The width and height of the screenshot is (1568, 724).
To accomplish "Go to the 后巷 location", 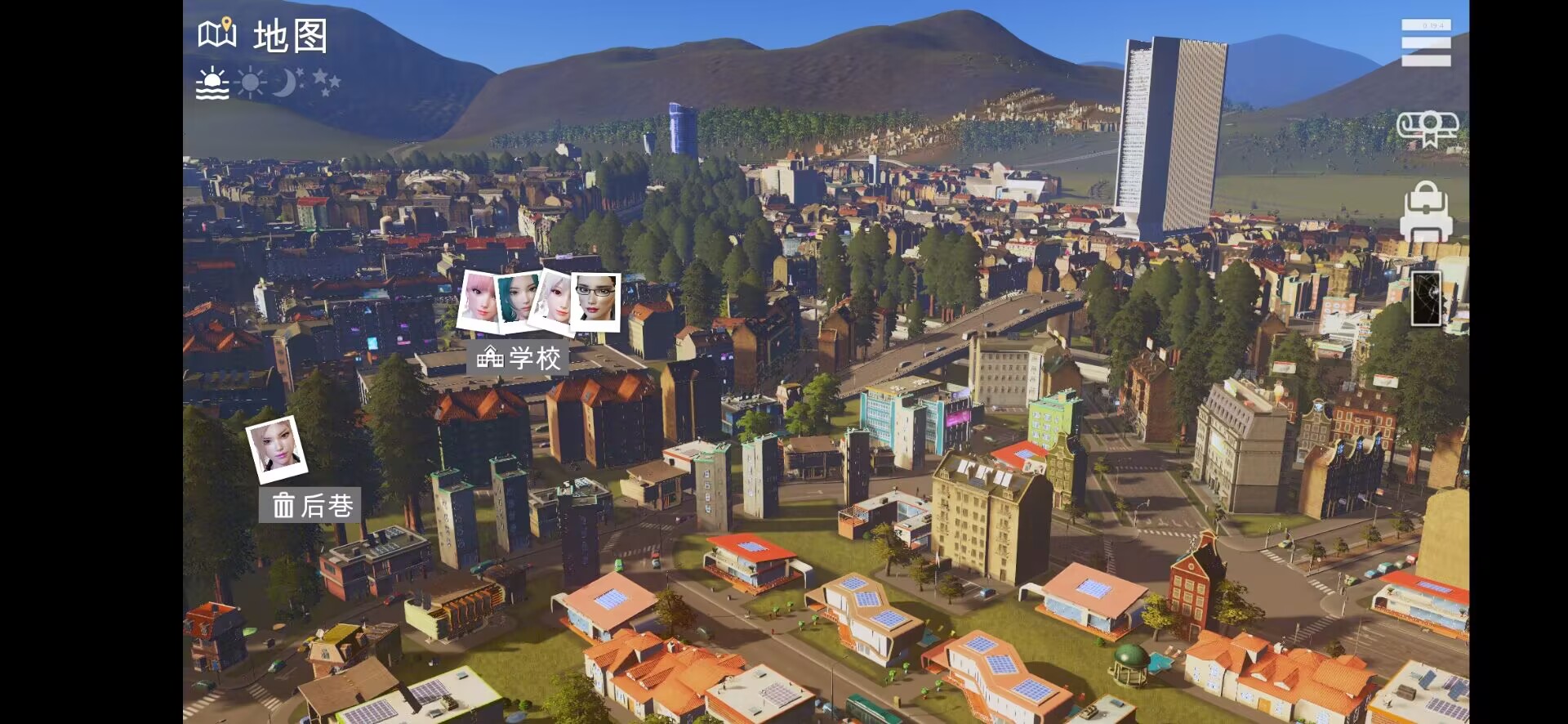I will click(x=311, y=506).
